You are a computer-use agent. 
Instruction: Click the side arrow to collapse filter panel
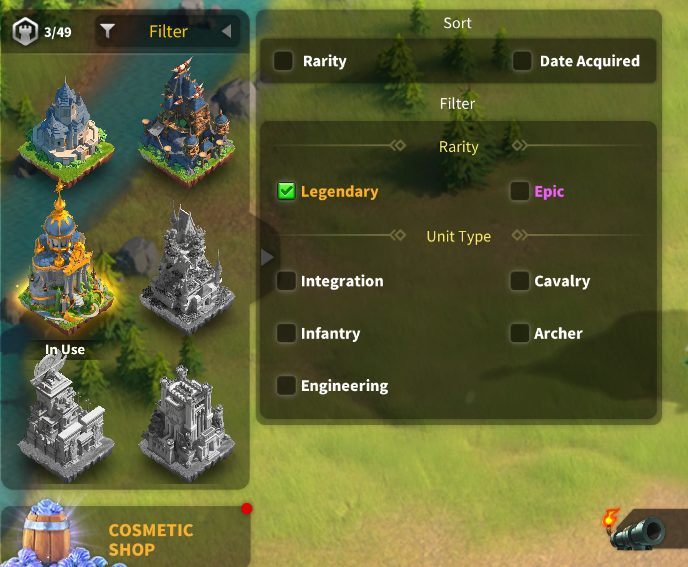pos(266,257)
